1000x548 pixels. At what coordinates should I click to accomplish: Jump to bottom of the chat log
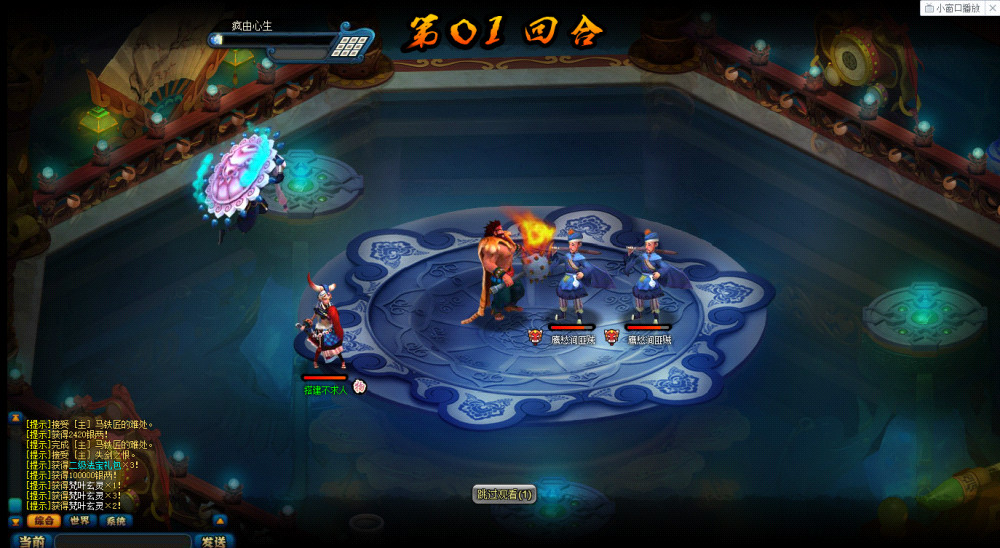pos(15,521)
